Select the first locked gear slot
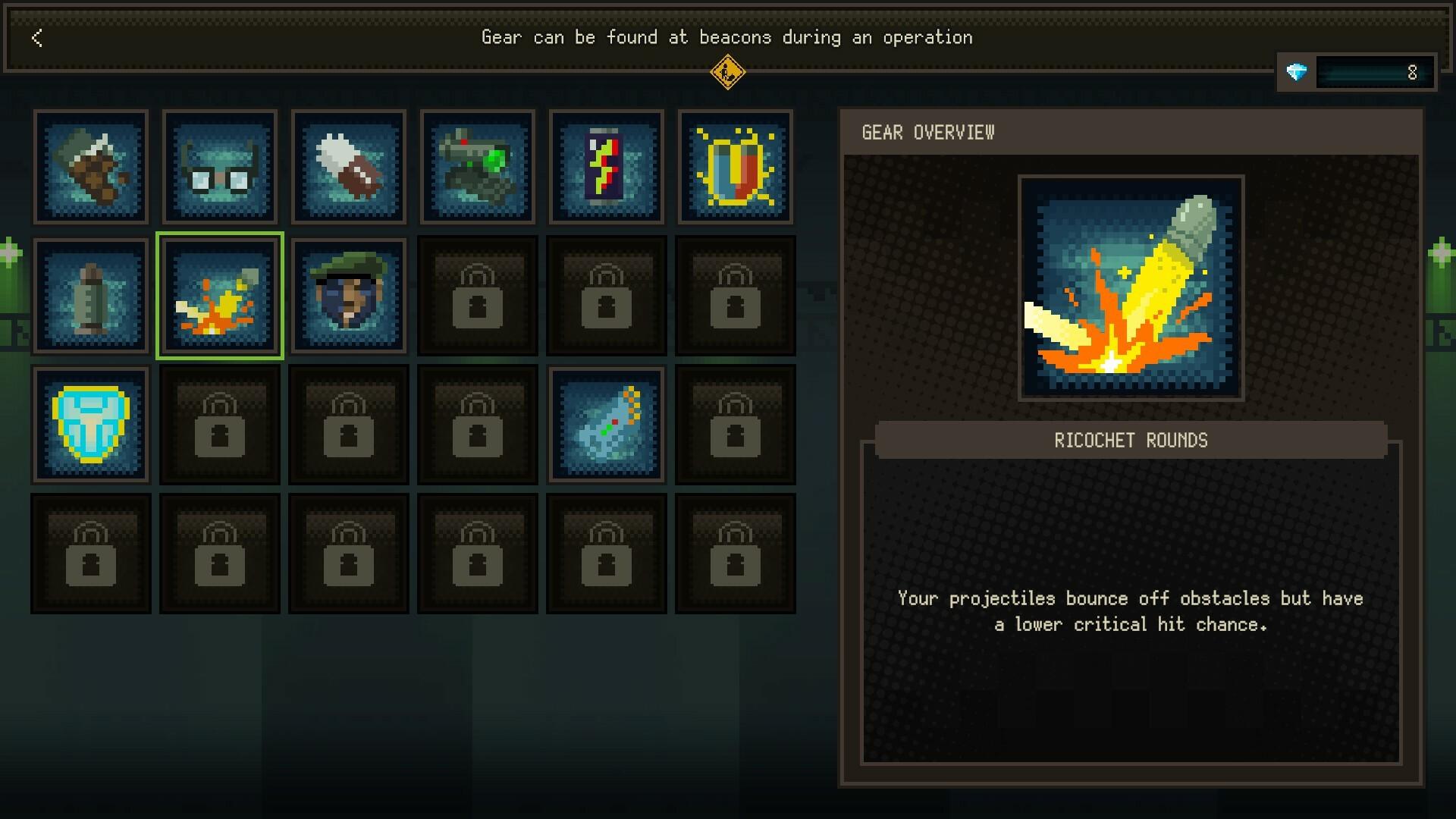The width and height of the screenshot is (1456, 819). (x=478, y=296)
